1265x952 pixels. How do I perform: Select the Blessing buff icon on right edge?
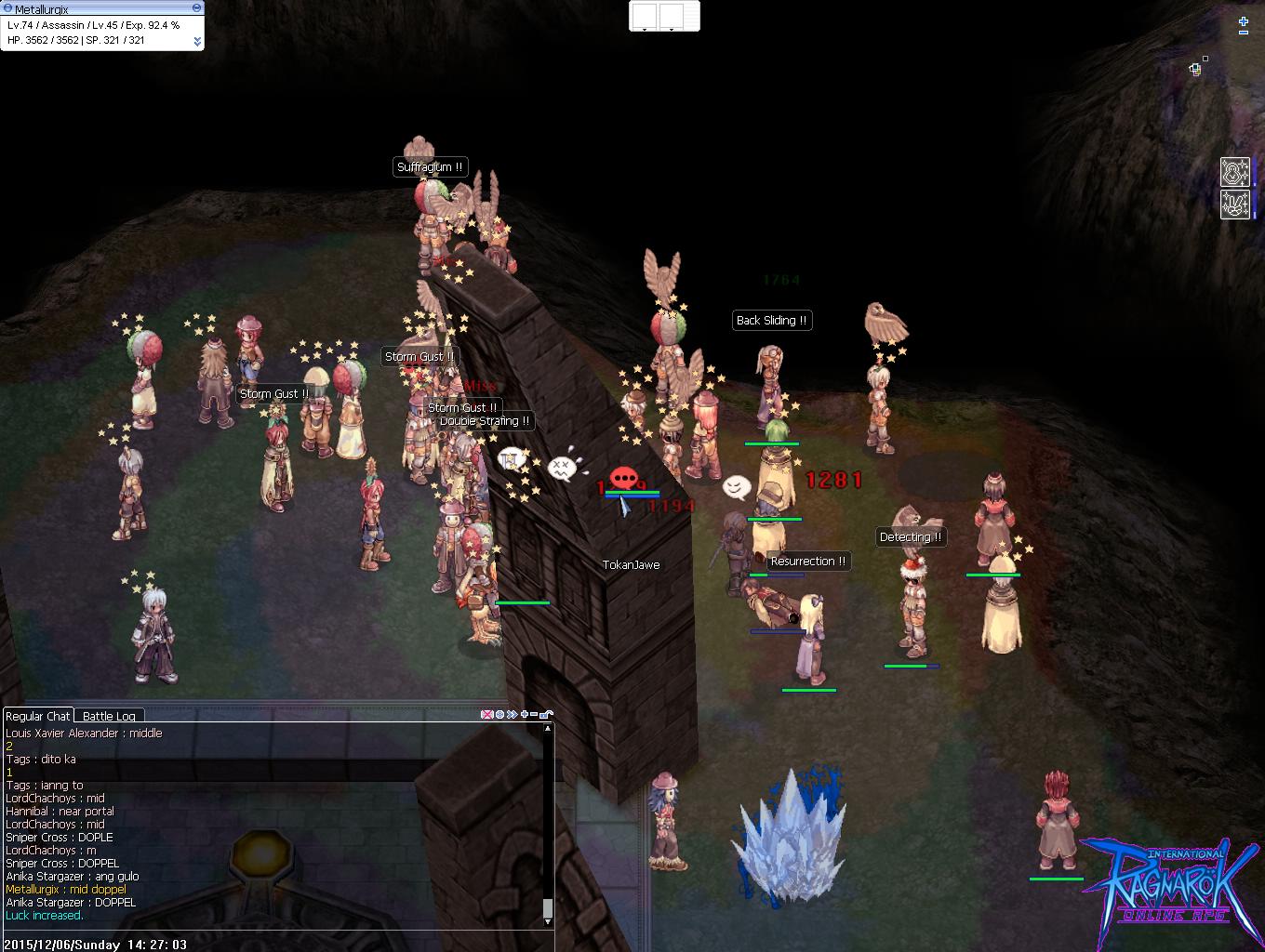pyautogui.click(x=1235, y=172)
